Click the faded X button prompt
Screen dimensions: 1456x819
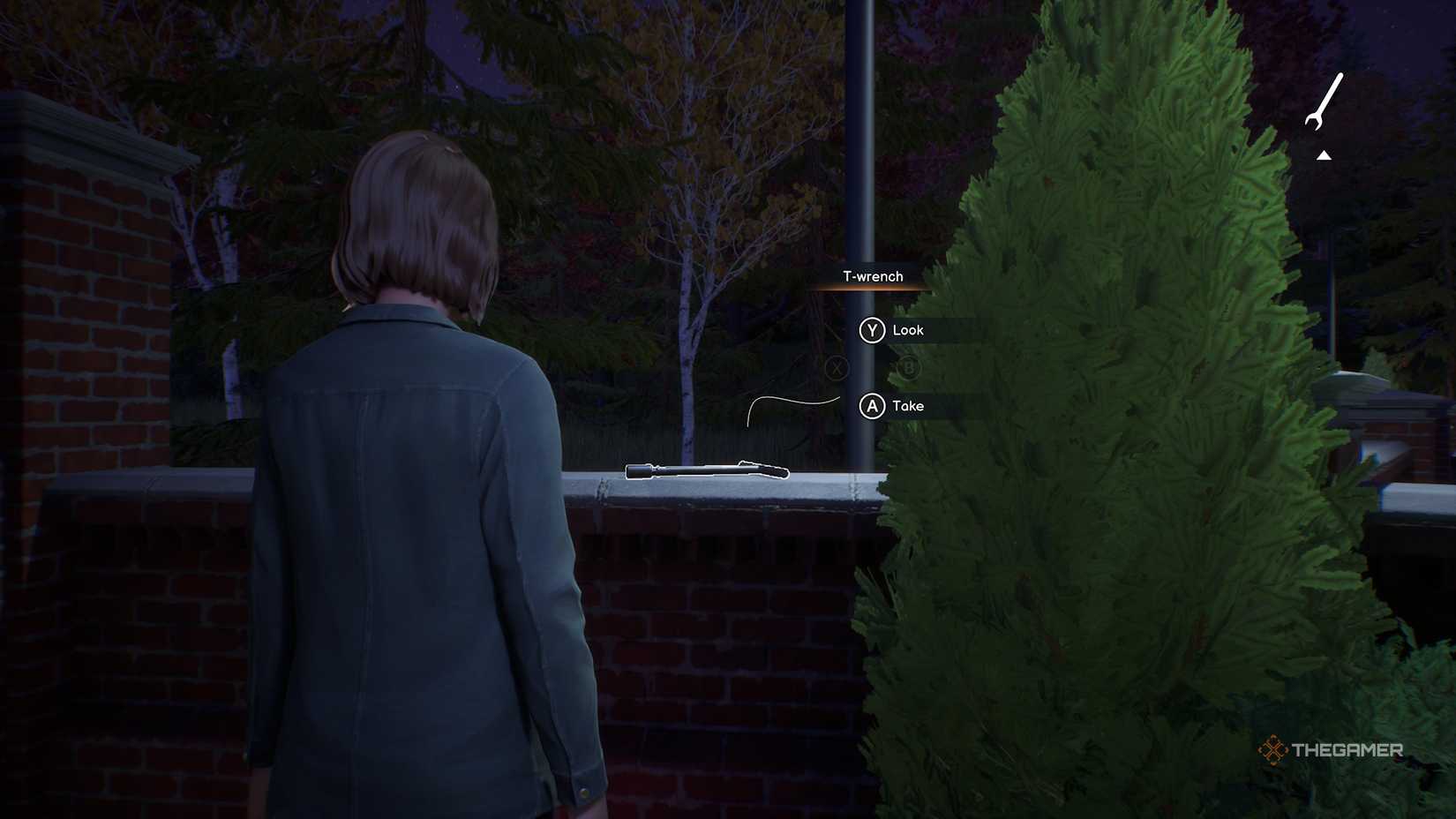pyautogui.click(x=837, y=368)
